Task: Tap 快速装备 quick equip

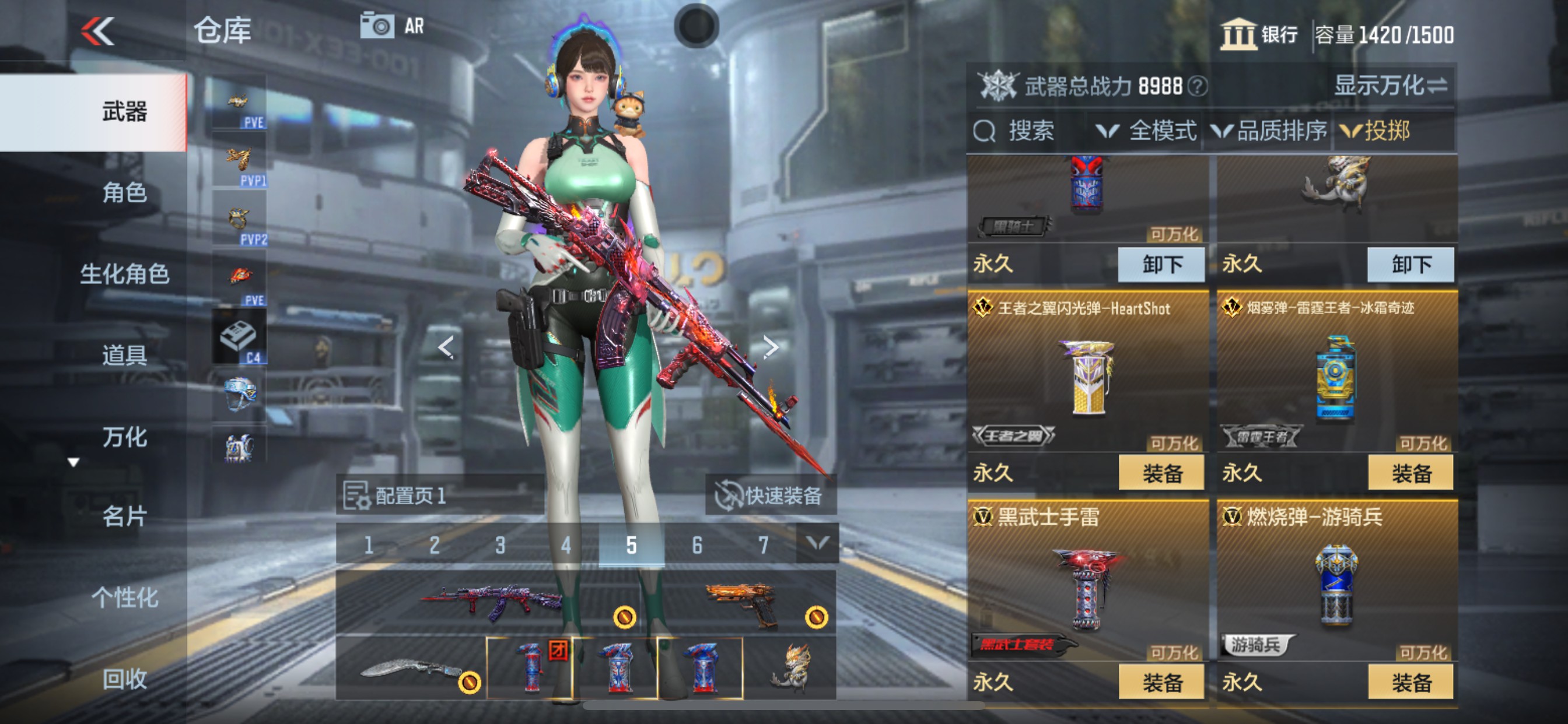Action: (771, 495)
